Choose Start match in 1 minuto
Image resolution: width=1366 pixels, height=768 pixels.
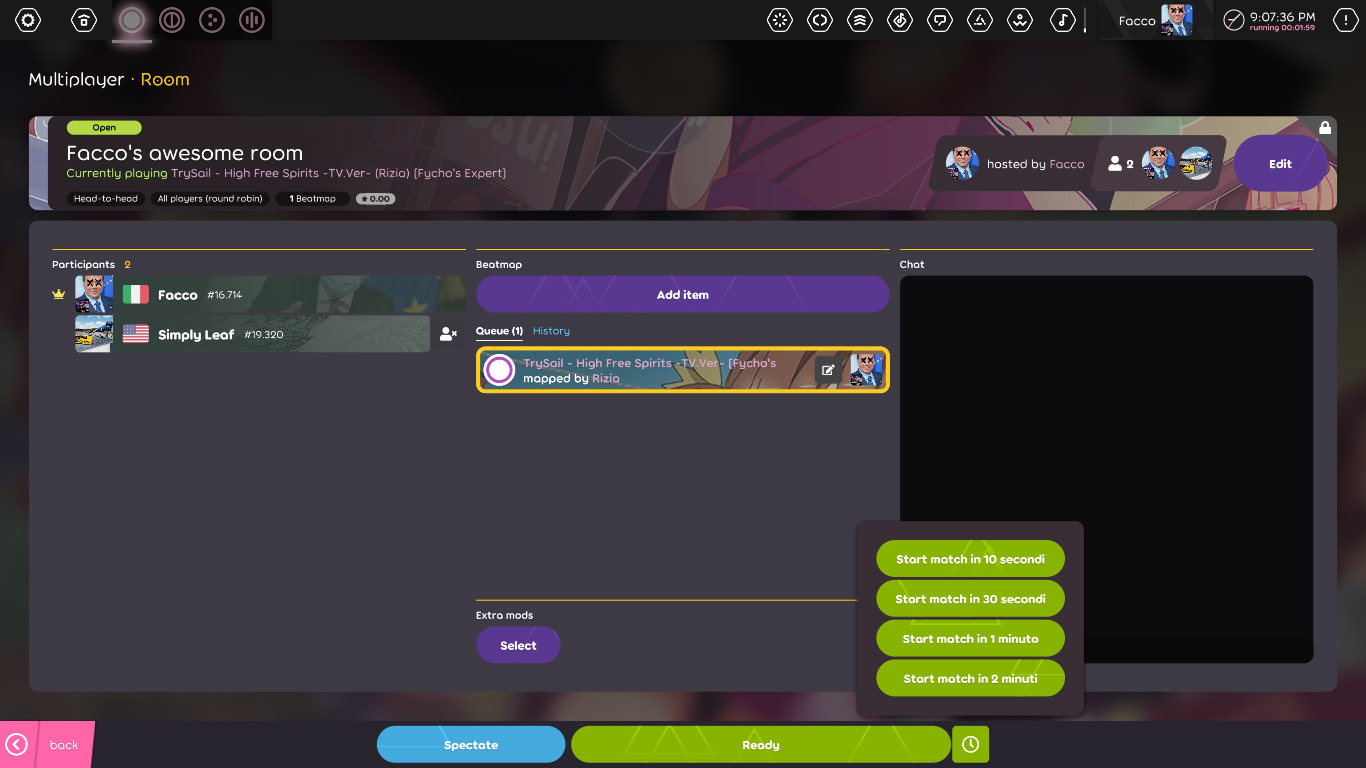969,637
